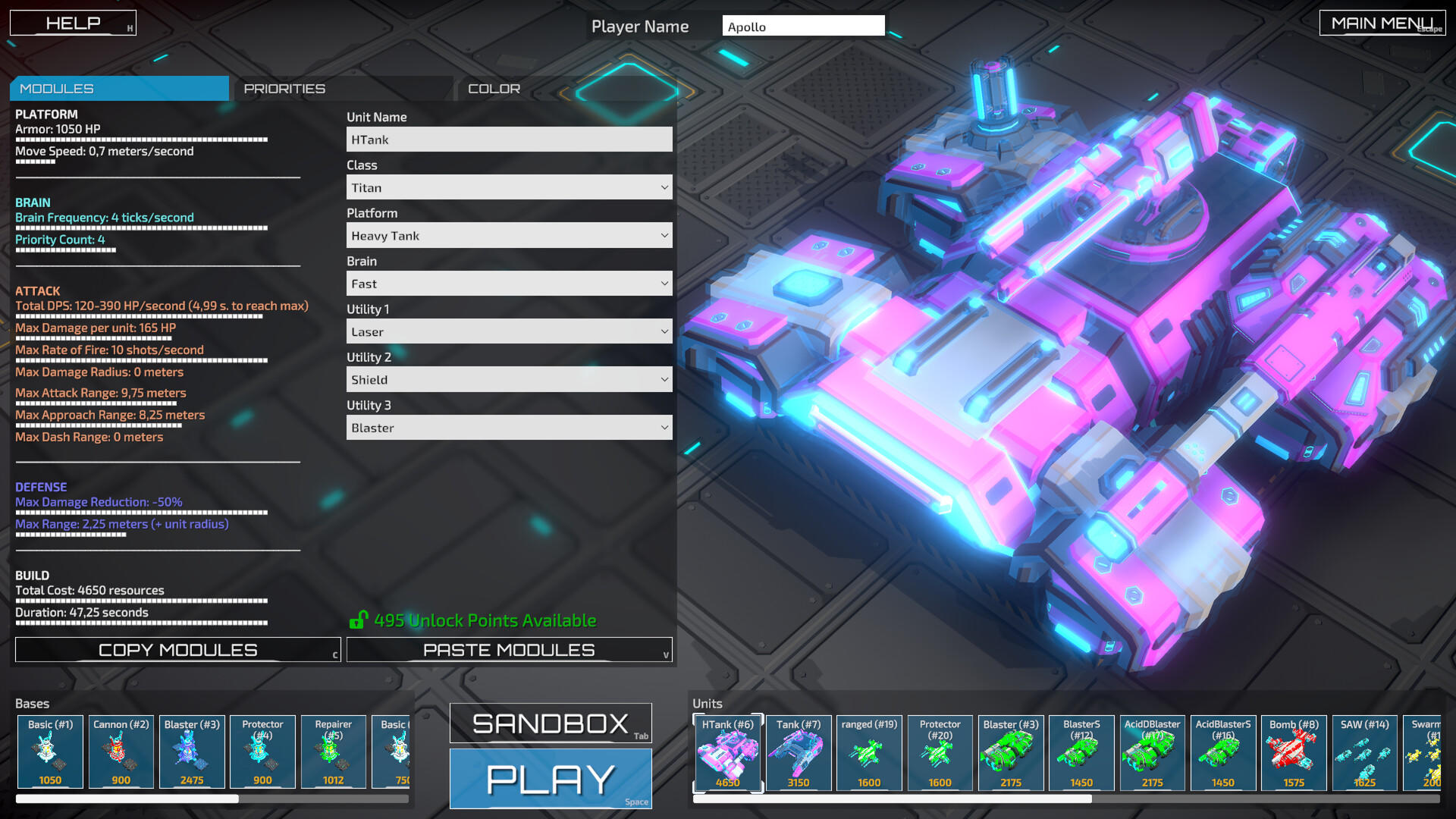Select the HTank unit thumbnail
The image size is (1456, 819).
[x=726, y=753]
